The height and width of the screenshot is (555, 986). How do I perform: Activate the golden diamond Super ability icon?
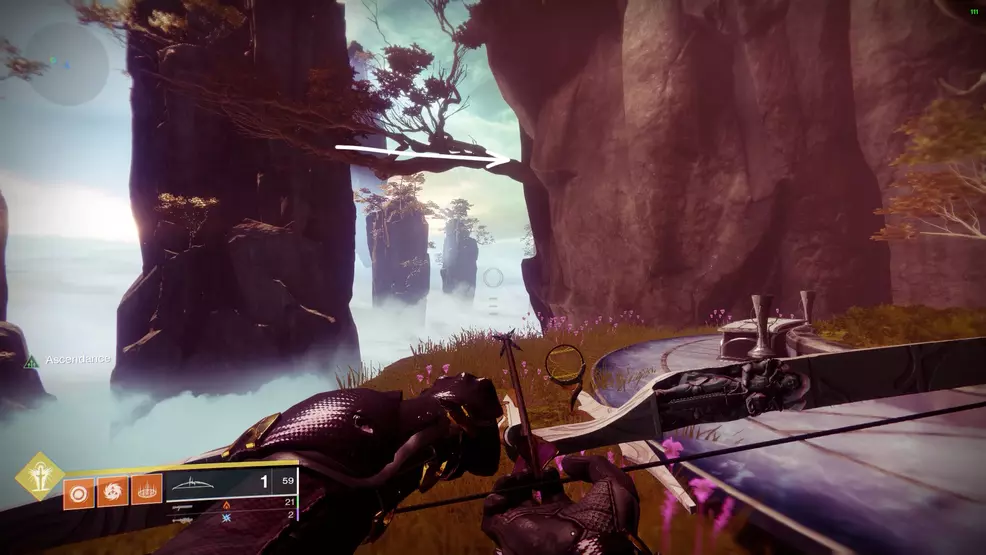pyautogui.click(x=38, y=476)
